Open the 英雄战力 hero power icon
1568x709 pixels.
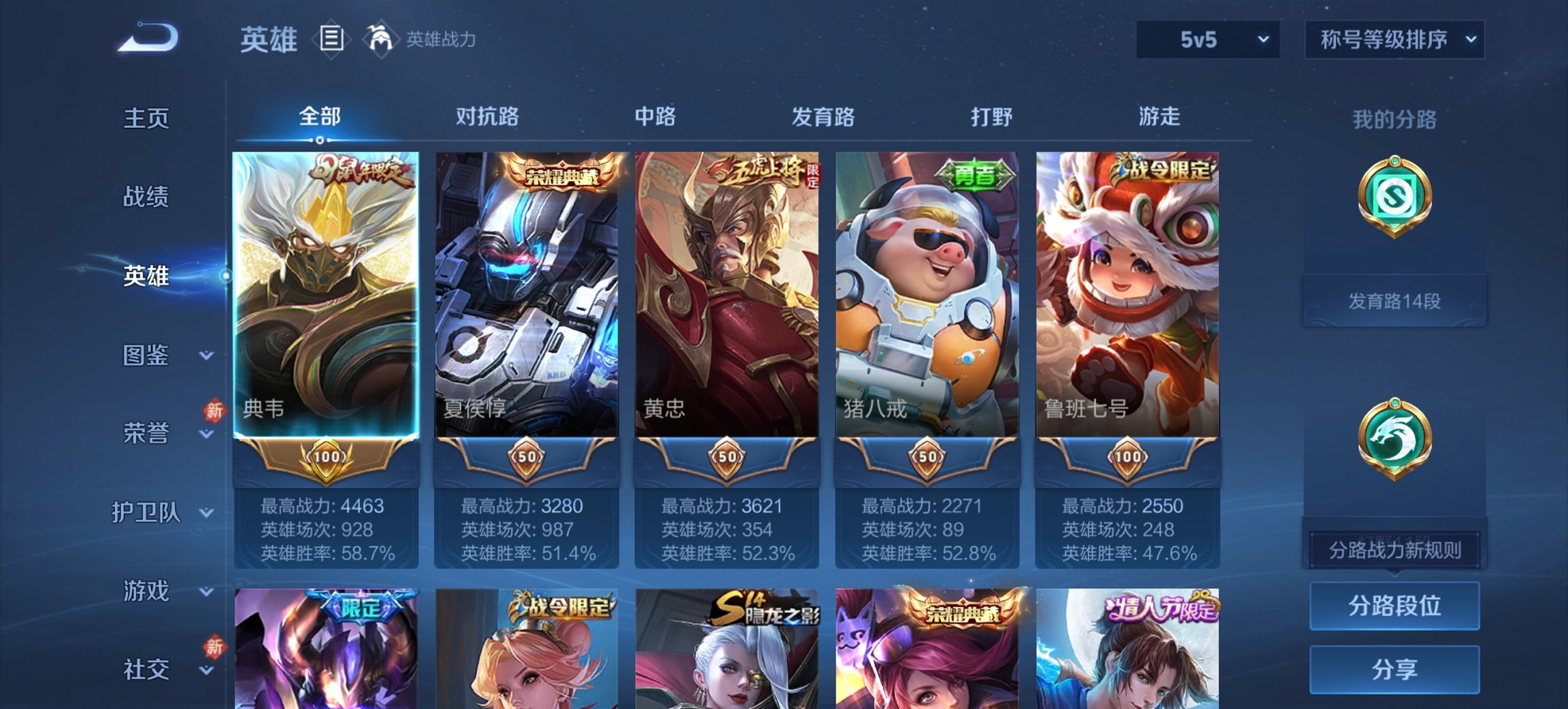pyautogui.click(x=381, y=38)
